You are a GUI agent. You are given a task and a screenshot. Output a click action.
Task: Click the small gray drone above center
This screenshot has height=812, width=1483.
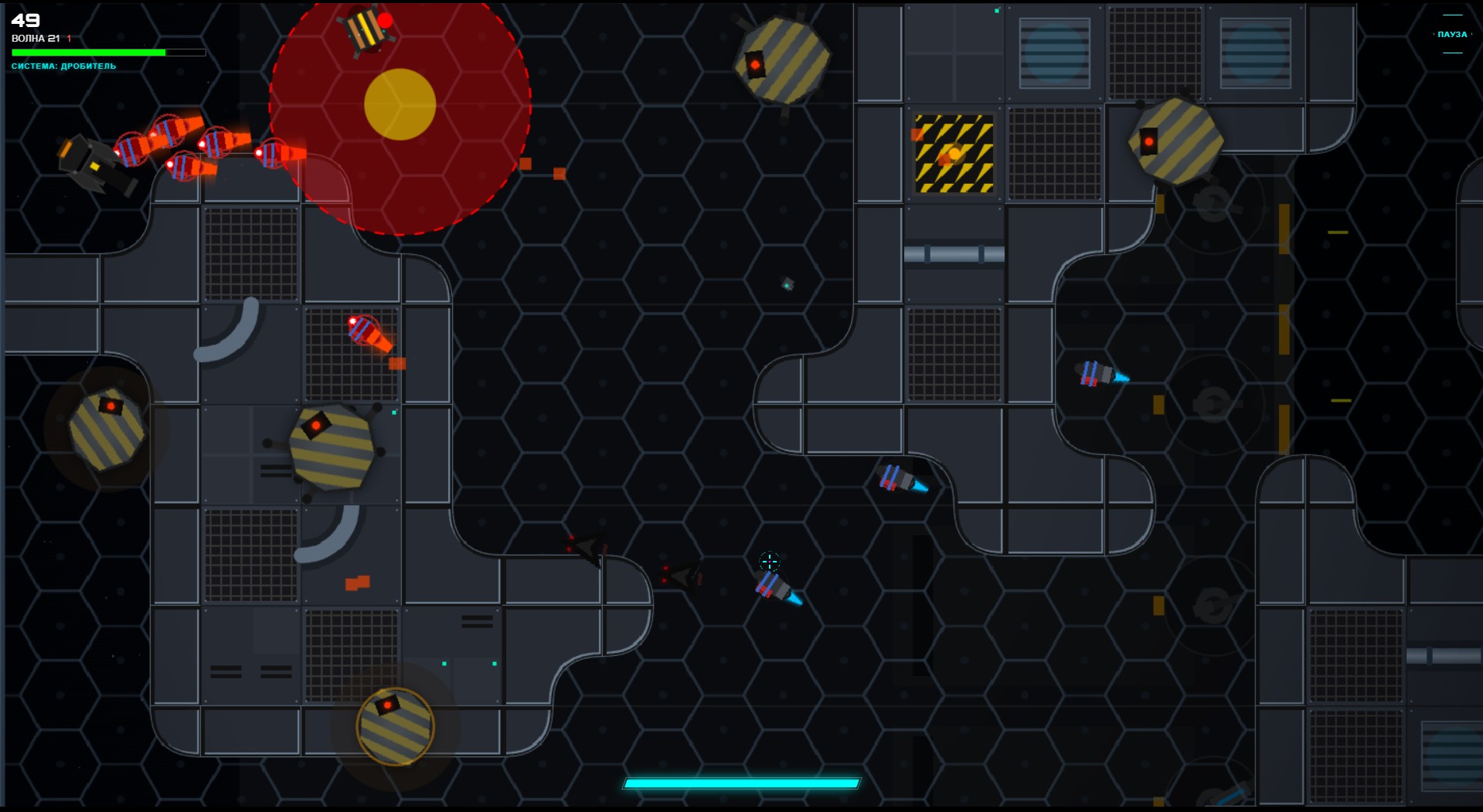click(x=786, y=284)
